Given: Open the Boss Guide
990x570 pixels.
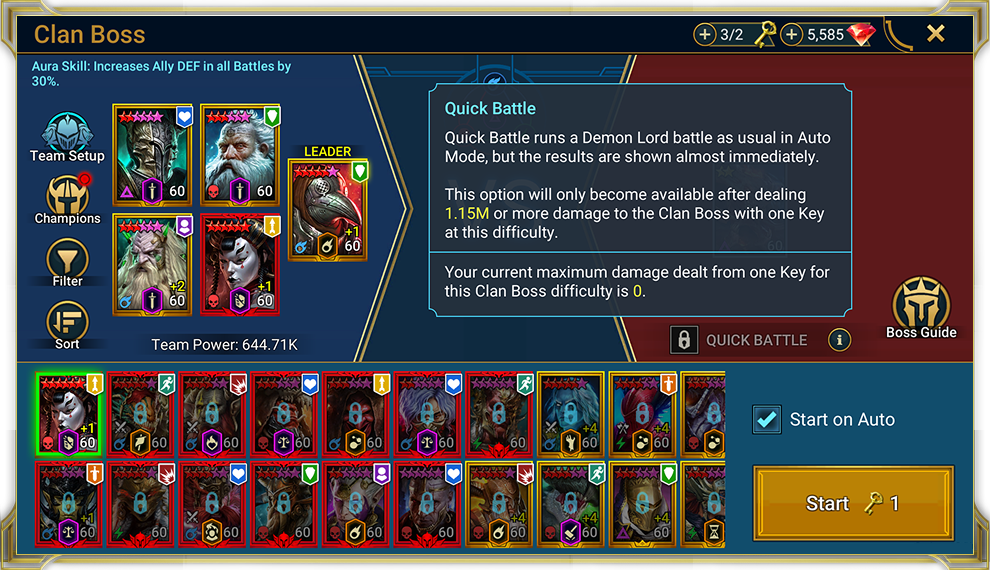Looking at the screenshot, I should click(x=920, y=310).
